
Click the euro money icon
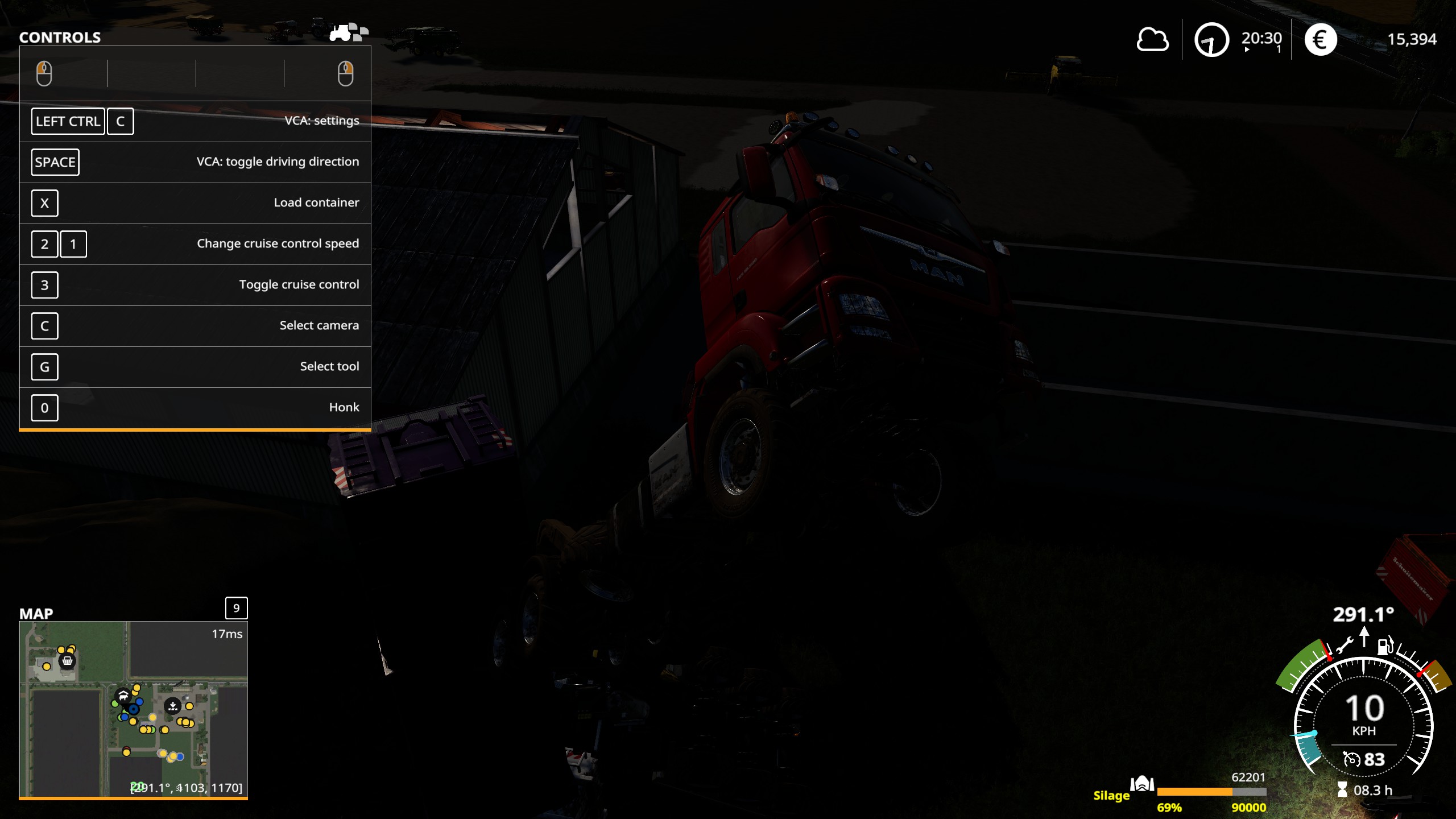[x=1320, y=40]
